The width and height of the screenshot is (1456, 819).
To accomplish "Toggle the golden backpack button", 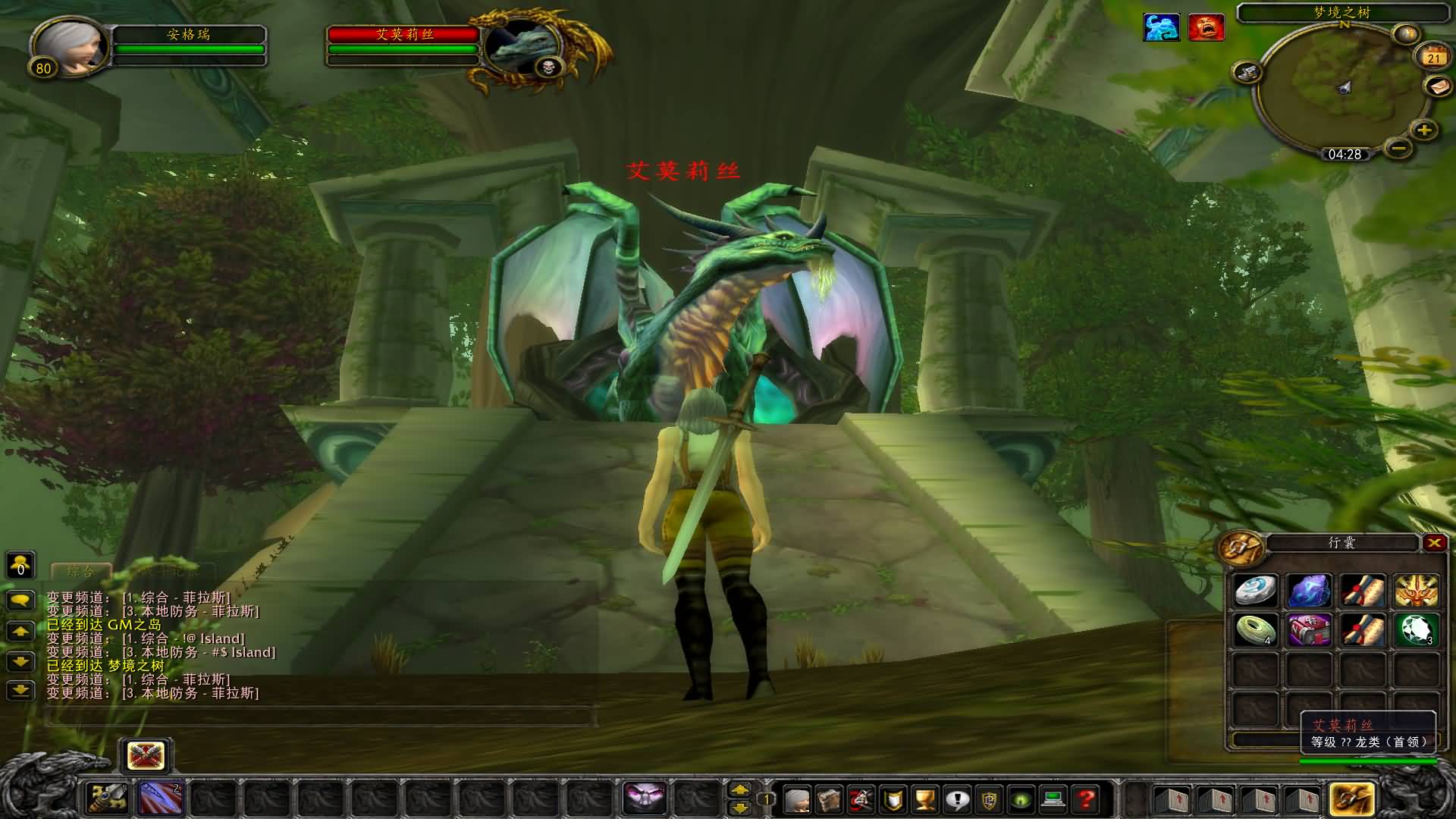I will [x=1351, y=799].
